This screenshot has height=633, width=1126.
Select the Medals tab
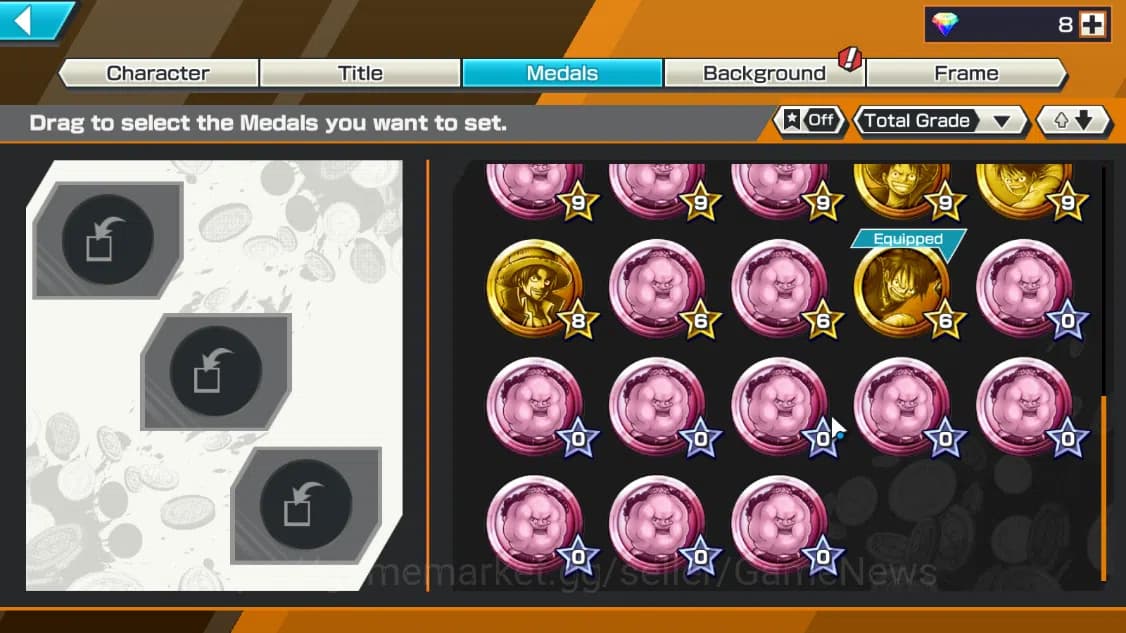pyautogui.click(x=562, y=73)
